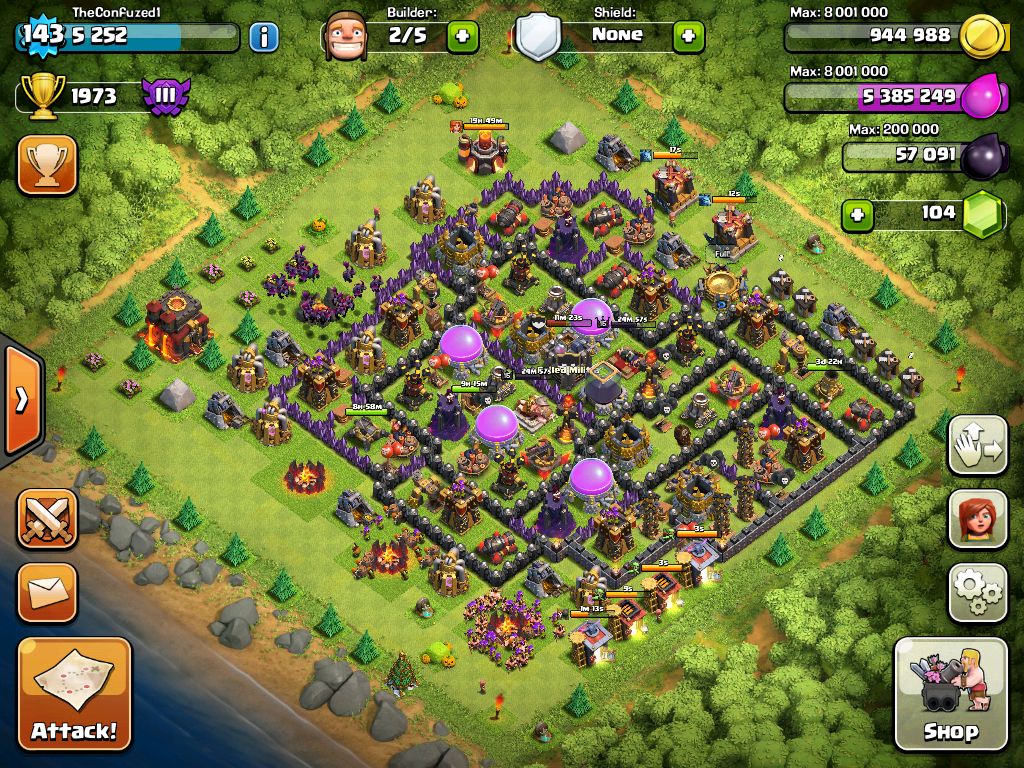Open the trophy leaderboard button
Screen dimensions: 1024x768
pyautogui.click(x=47, y=165)
